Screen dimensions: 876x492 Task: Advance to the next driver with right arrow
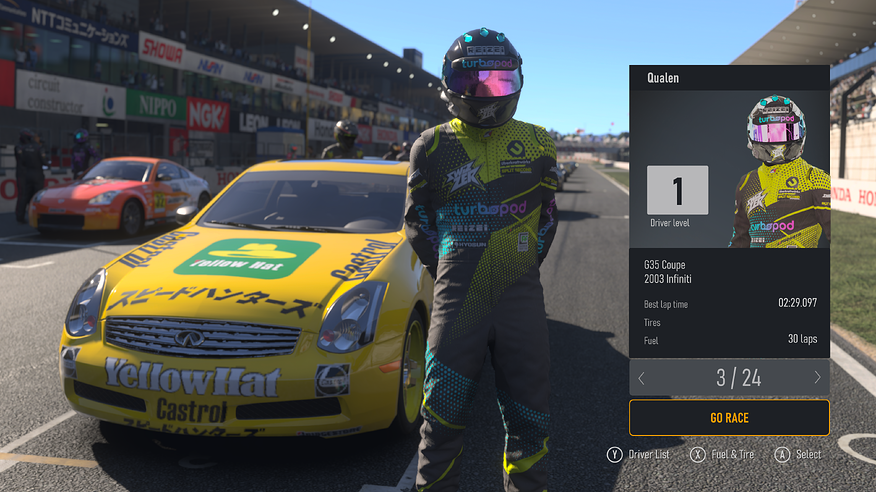click(x=817, y=378)
